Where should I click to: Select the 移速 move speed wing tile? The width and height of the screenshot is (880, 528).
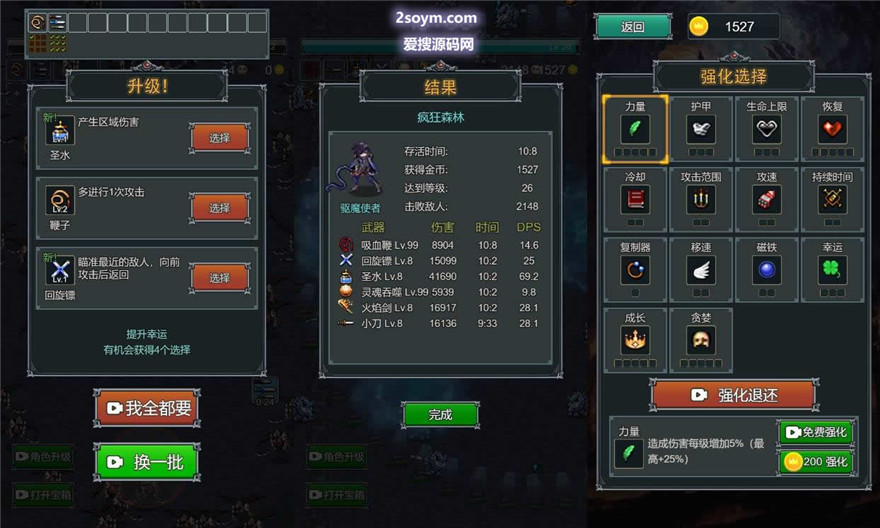[x=701, y=268]
